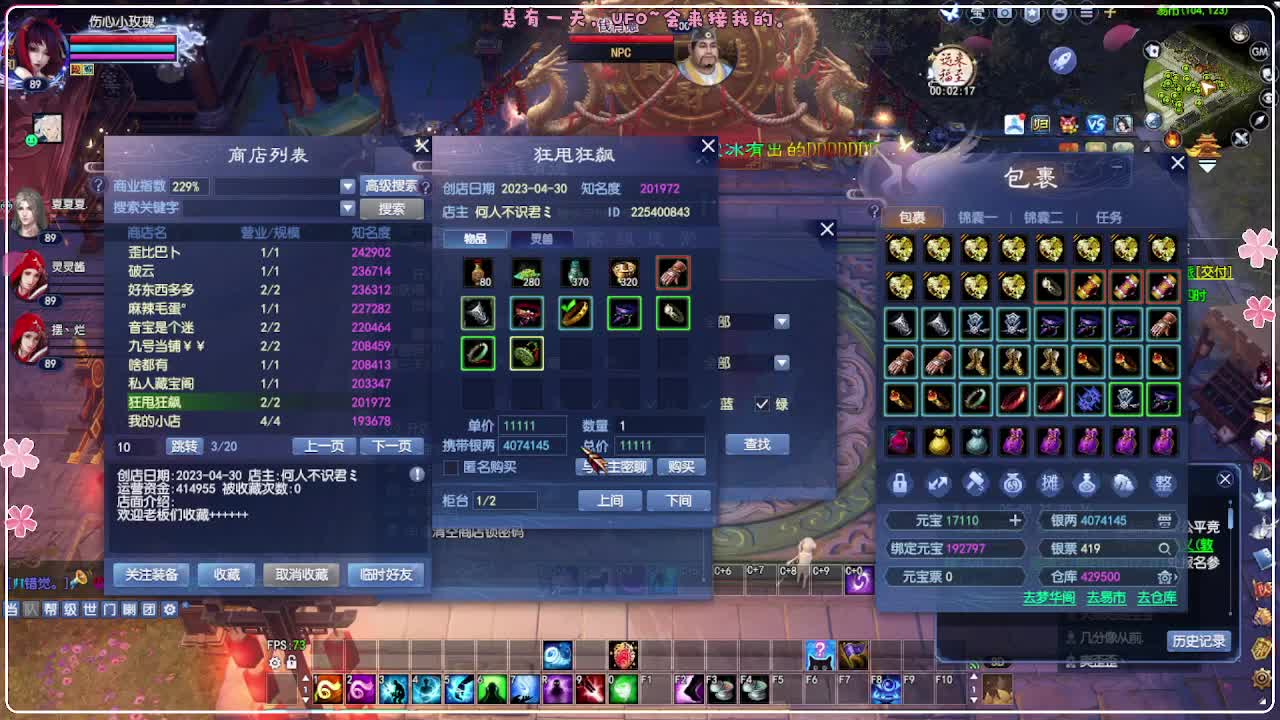Select the lock icon in the bag panel

tap(899, 484)
